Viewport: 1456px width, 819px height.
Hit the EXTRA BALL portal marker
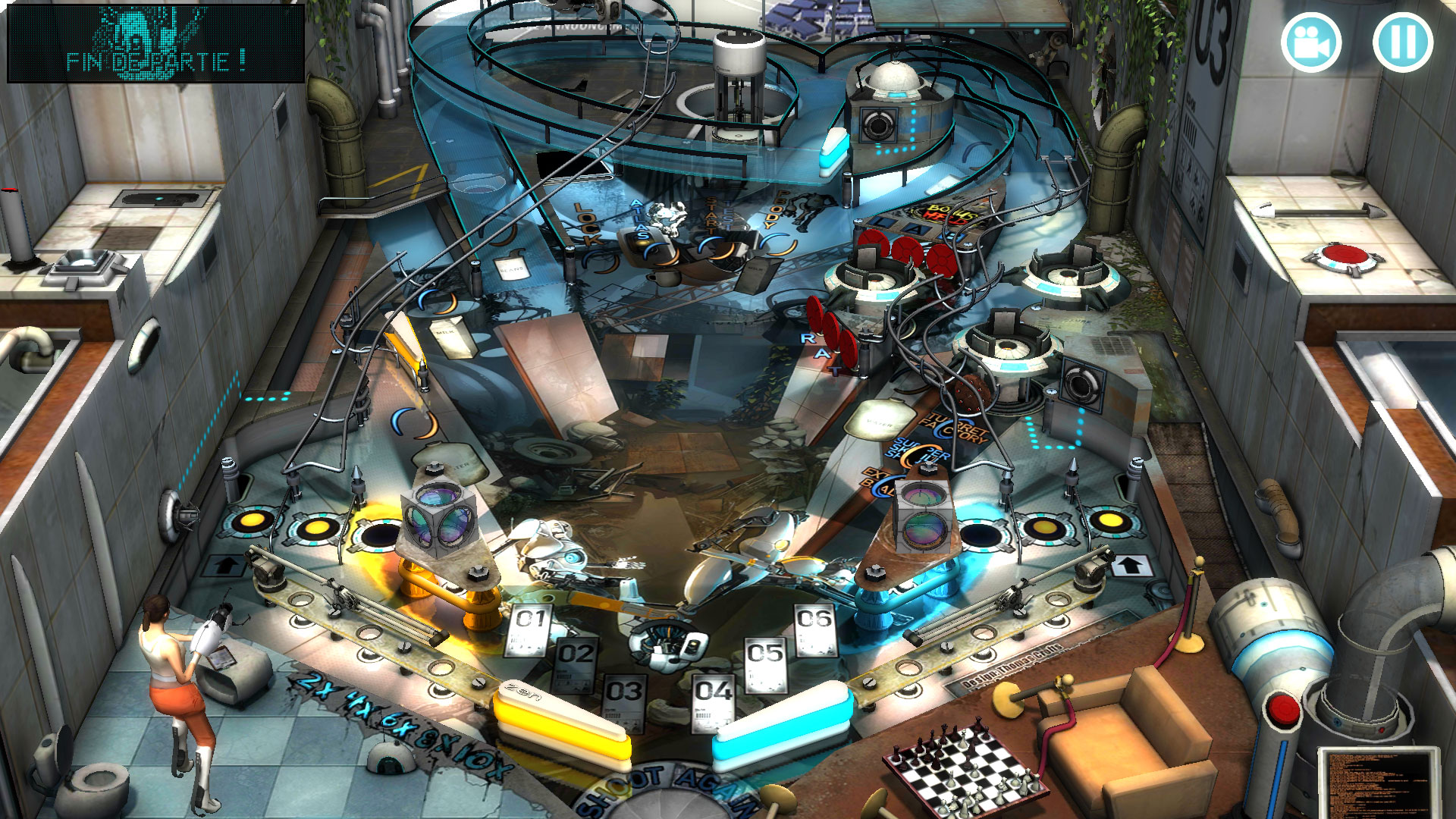point(881,482)
